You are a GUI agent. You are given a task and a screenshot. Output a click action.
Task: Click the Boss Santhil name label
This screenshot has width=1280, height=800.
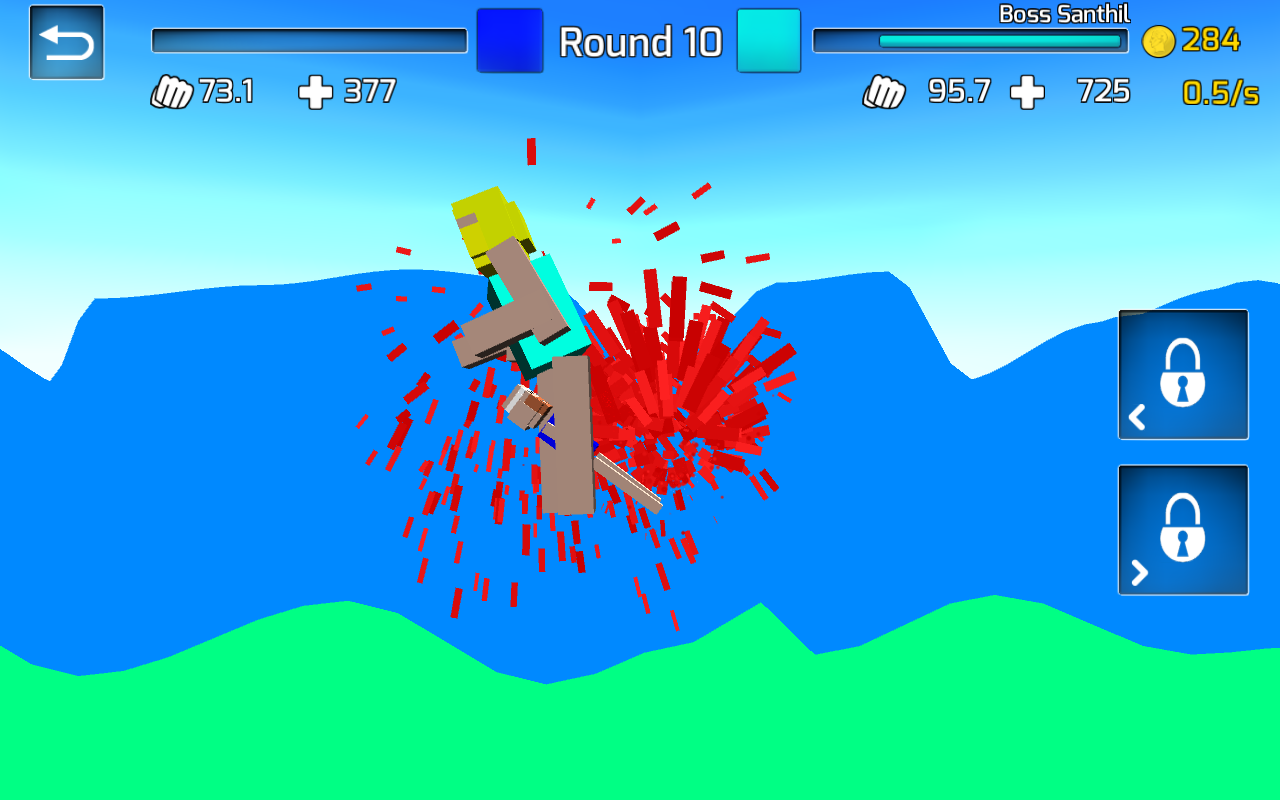tap(1065, 13)
